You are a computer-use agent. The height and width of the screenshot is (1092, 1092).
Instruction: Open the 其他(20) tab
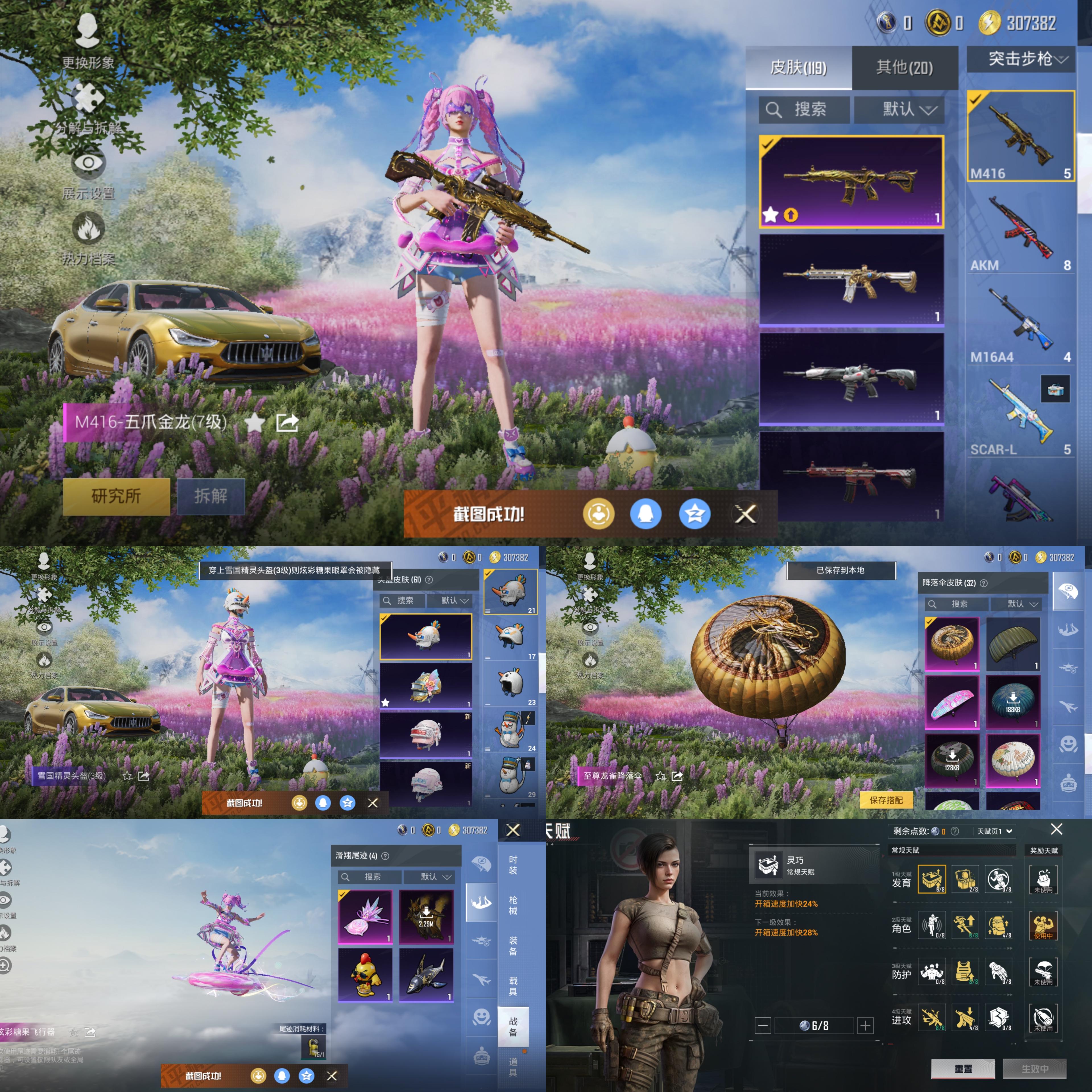[x=904, y=68]
